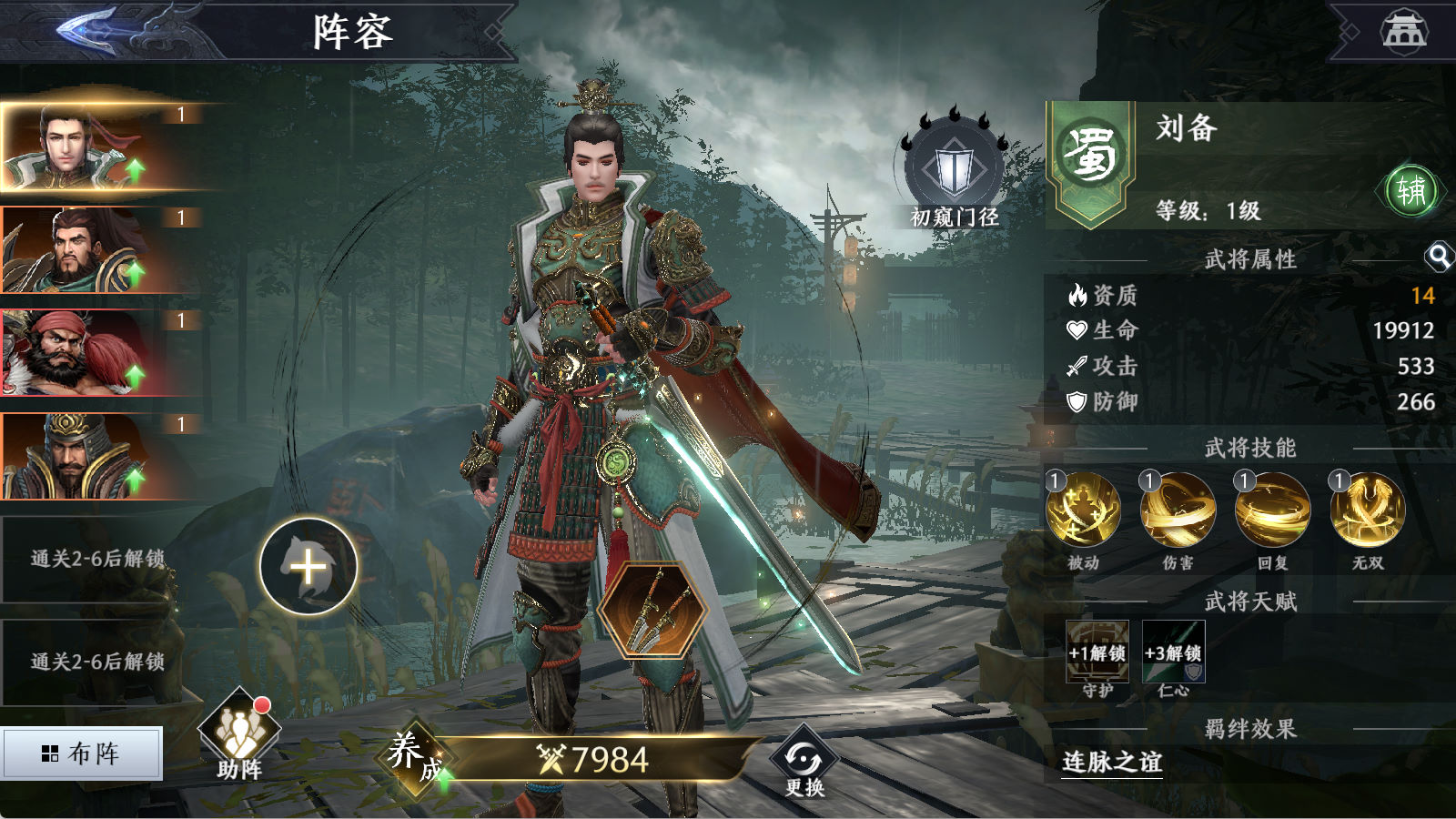View the 伤害 damage skill icon

coord(1178,511)
